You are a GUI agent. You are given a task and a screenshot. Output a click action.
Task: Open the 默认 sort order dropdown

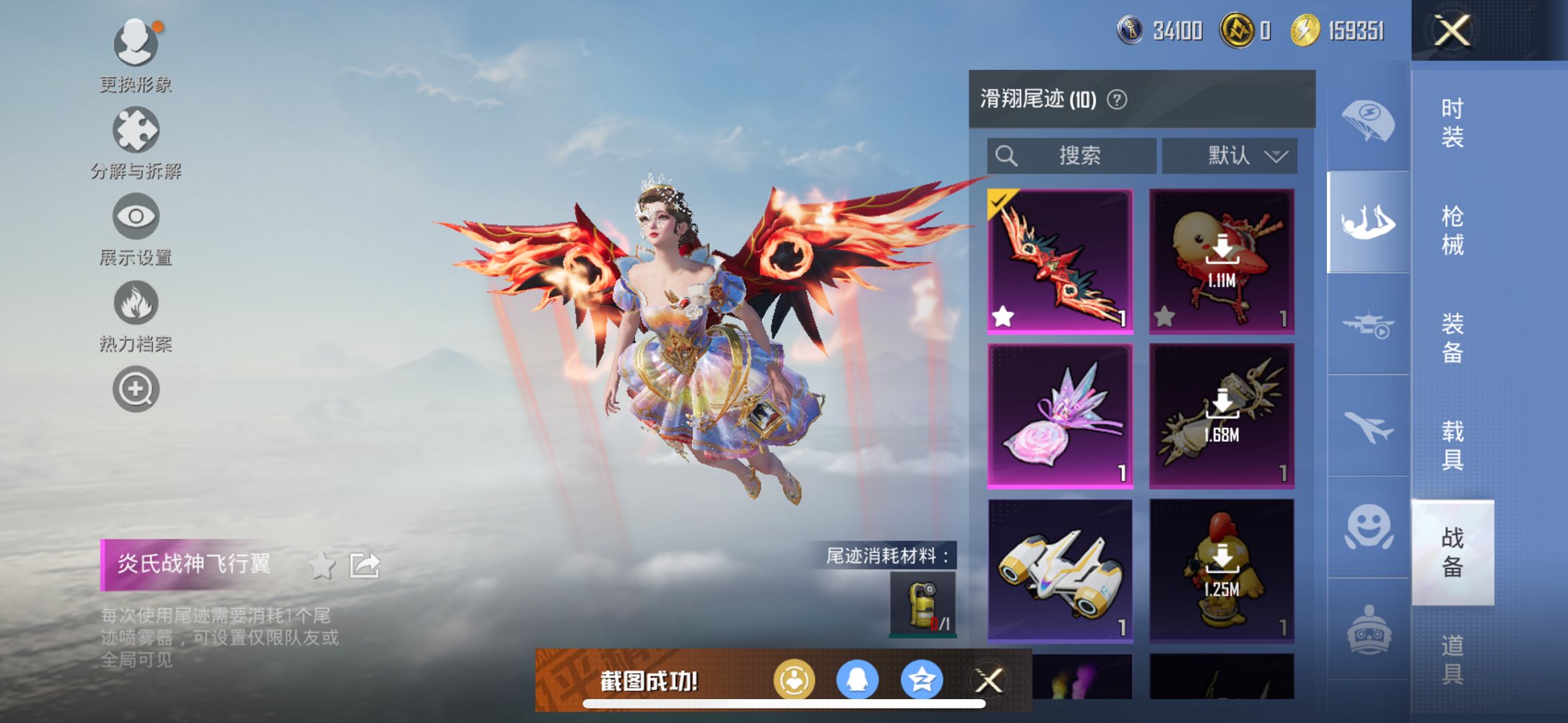point(1229,155)
